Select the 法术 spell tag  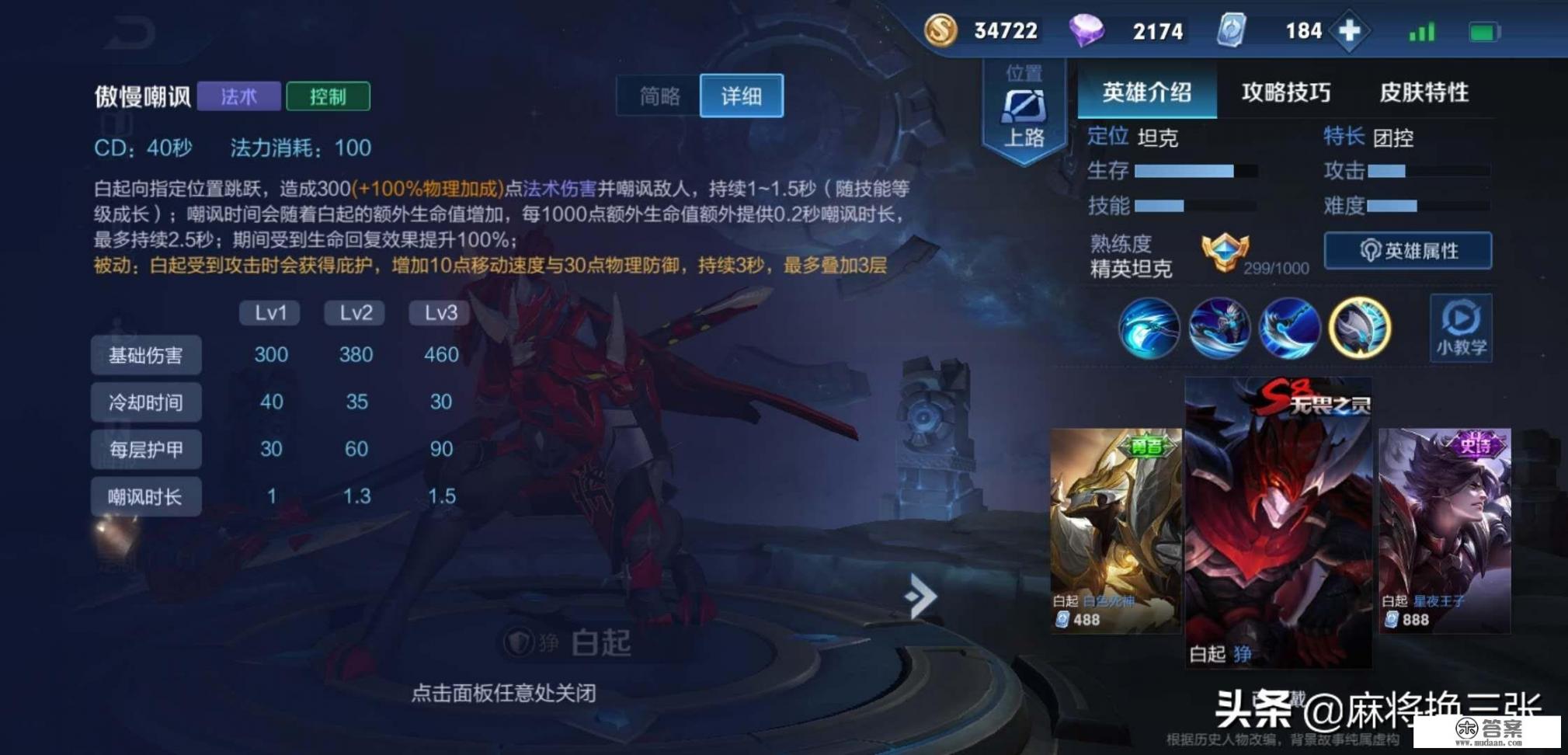point(238,95)
